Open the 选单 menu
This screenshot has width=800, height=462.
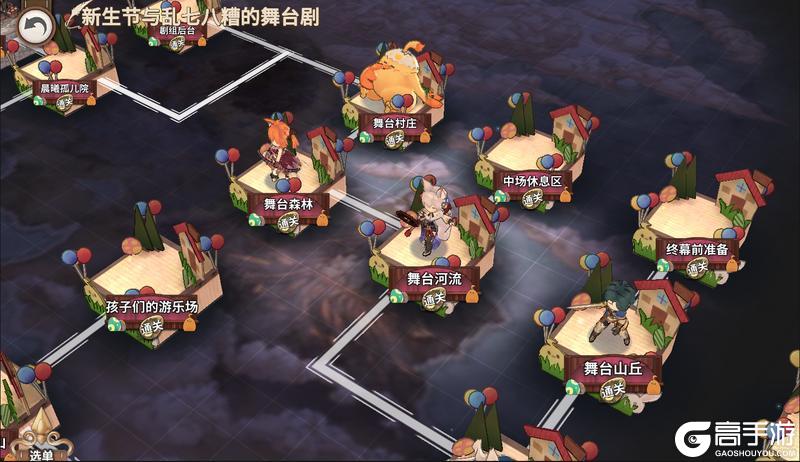pyautogui.click(x=40, y=452)
